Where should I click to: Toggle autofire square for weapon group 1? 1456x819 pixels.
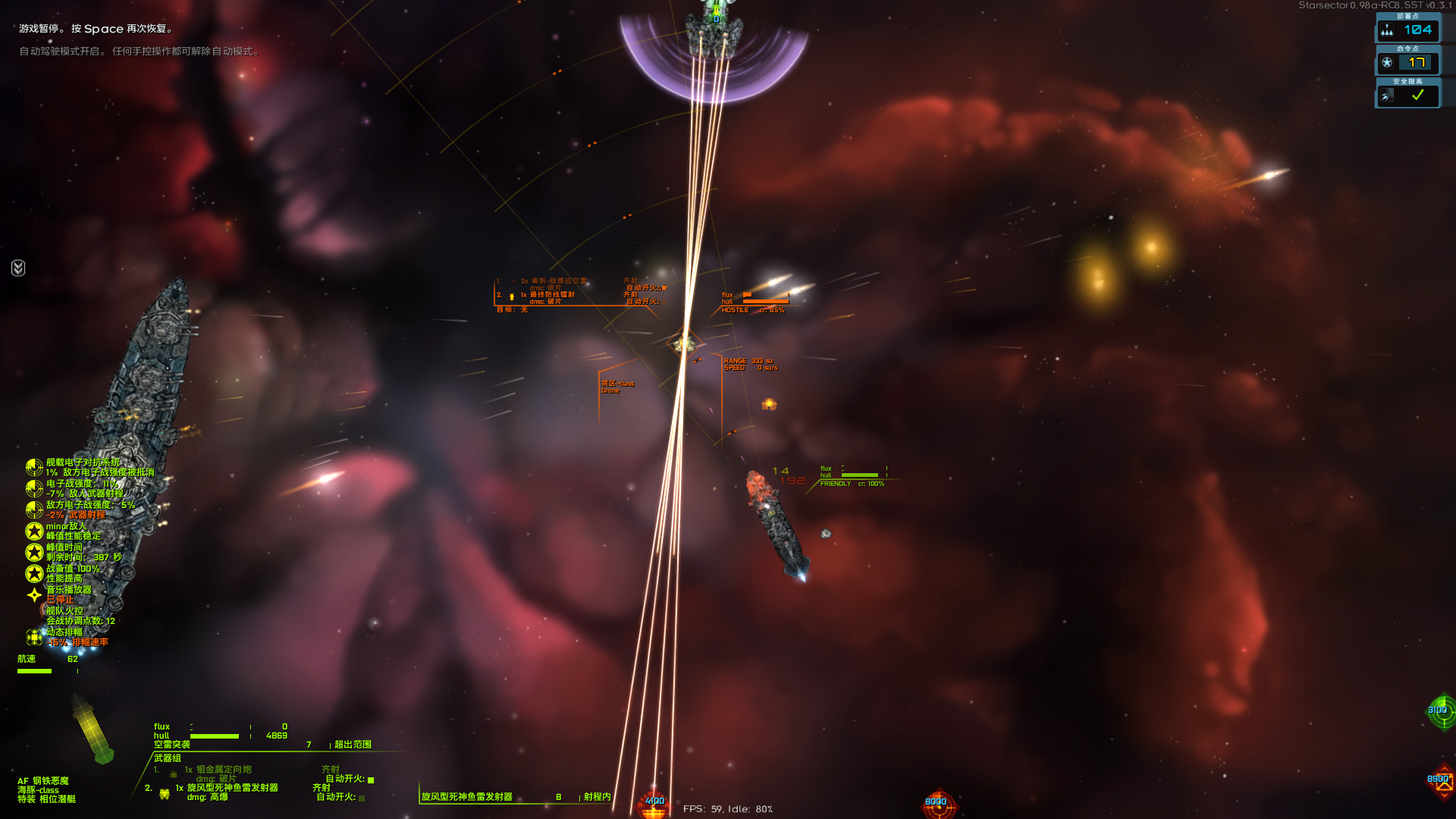371,780
